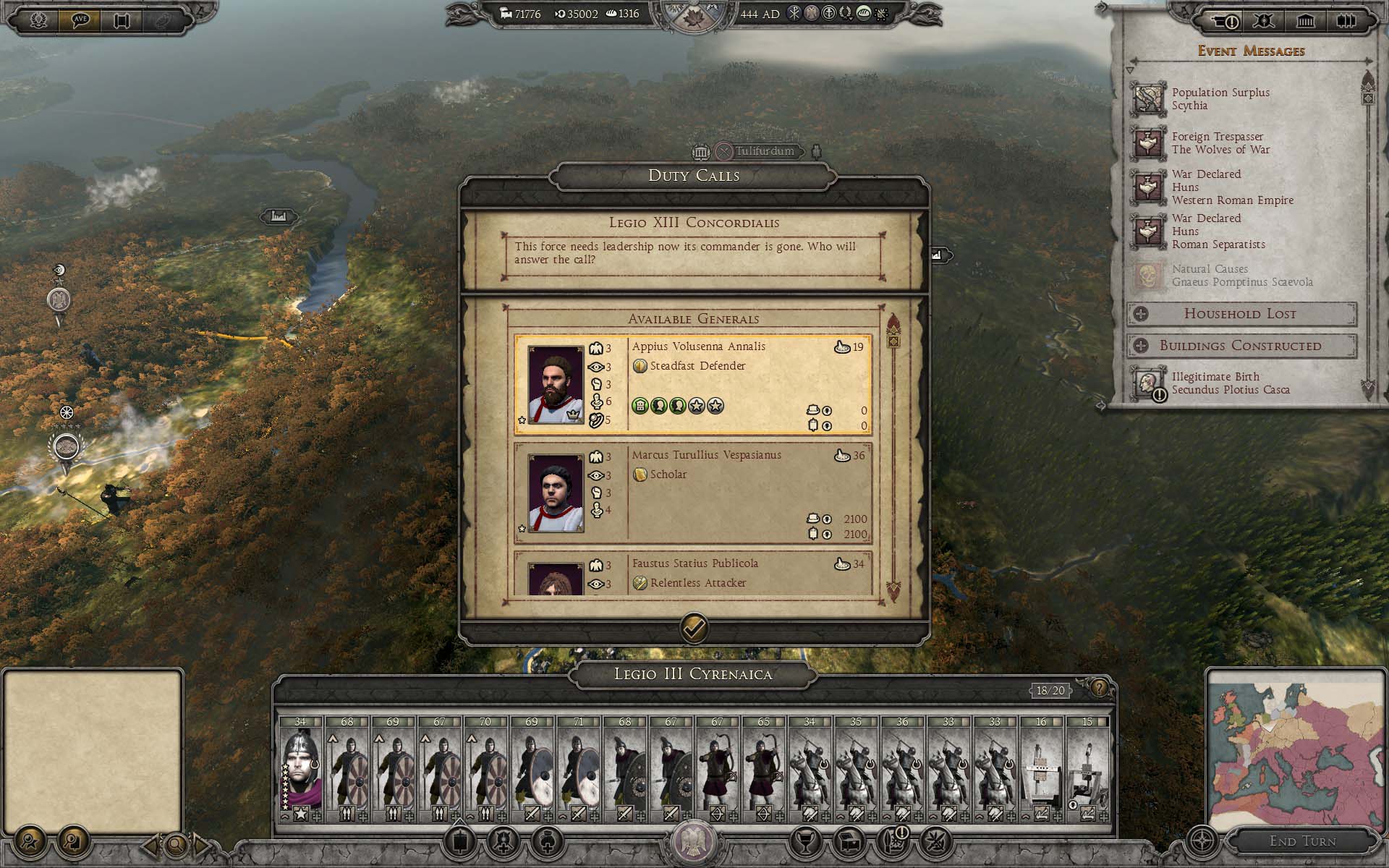Read War Declared on Western Roman Empire
This screenshot has height=868, width=1389.
click(1231, 187)
